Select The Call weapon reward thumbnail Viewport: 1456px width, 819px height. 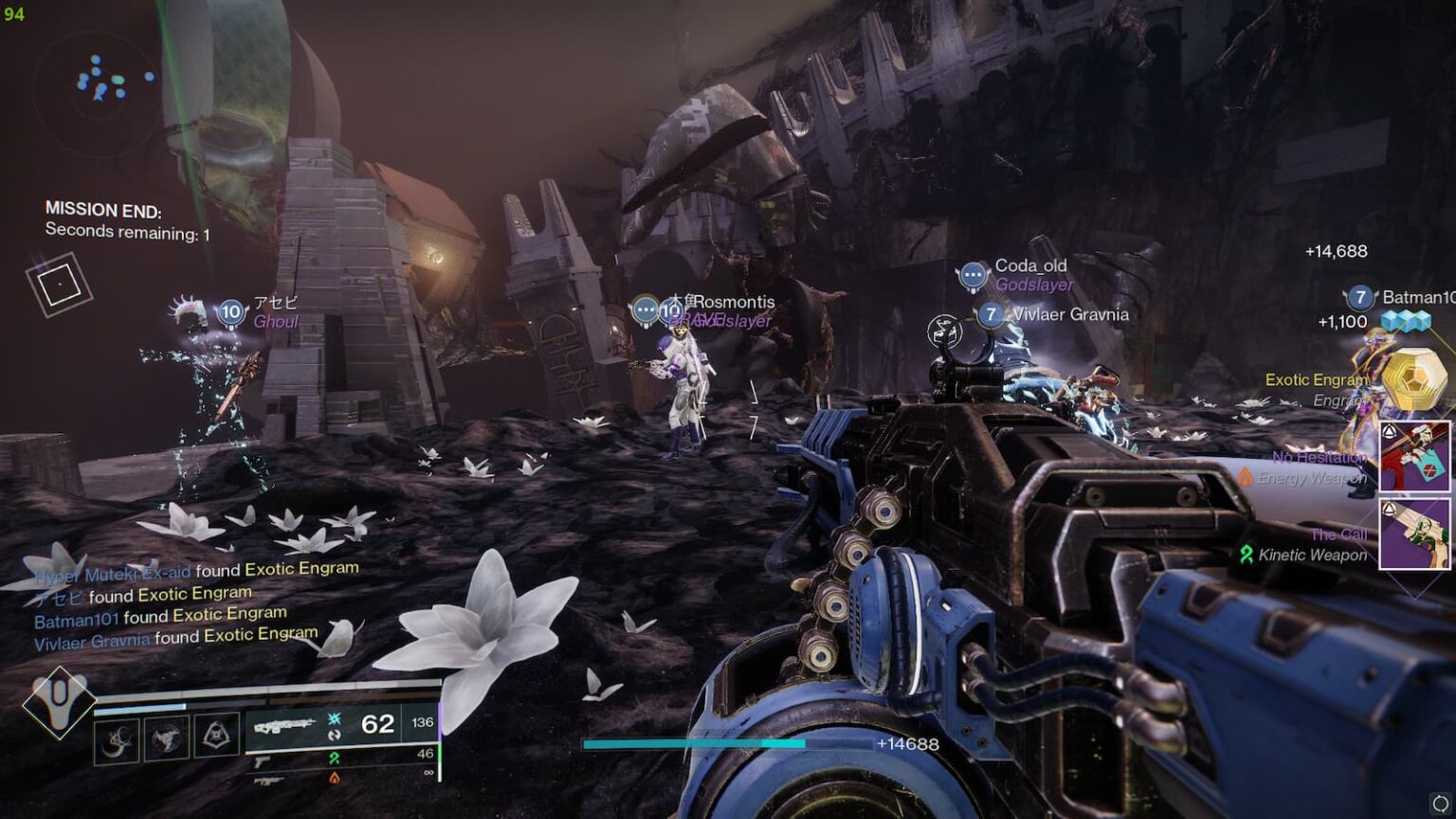(1414, 534)
